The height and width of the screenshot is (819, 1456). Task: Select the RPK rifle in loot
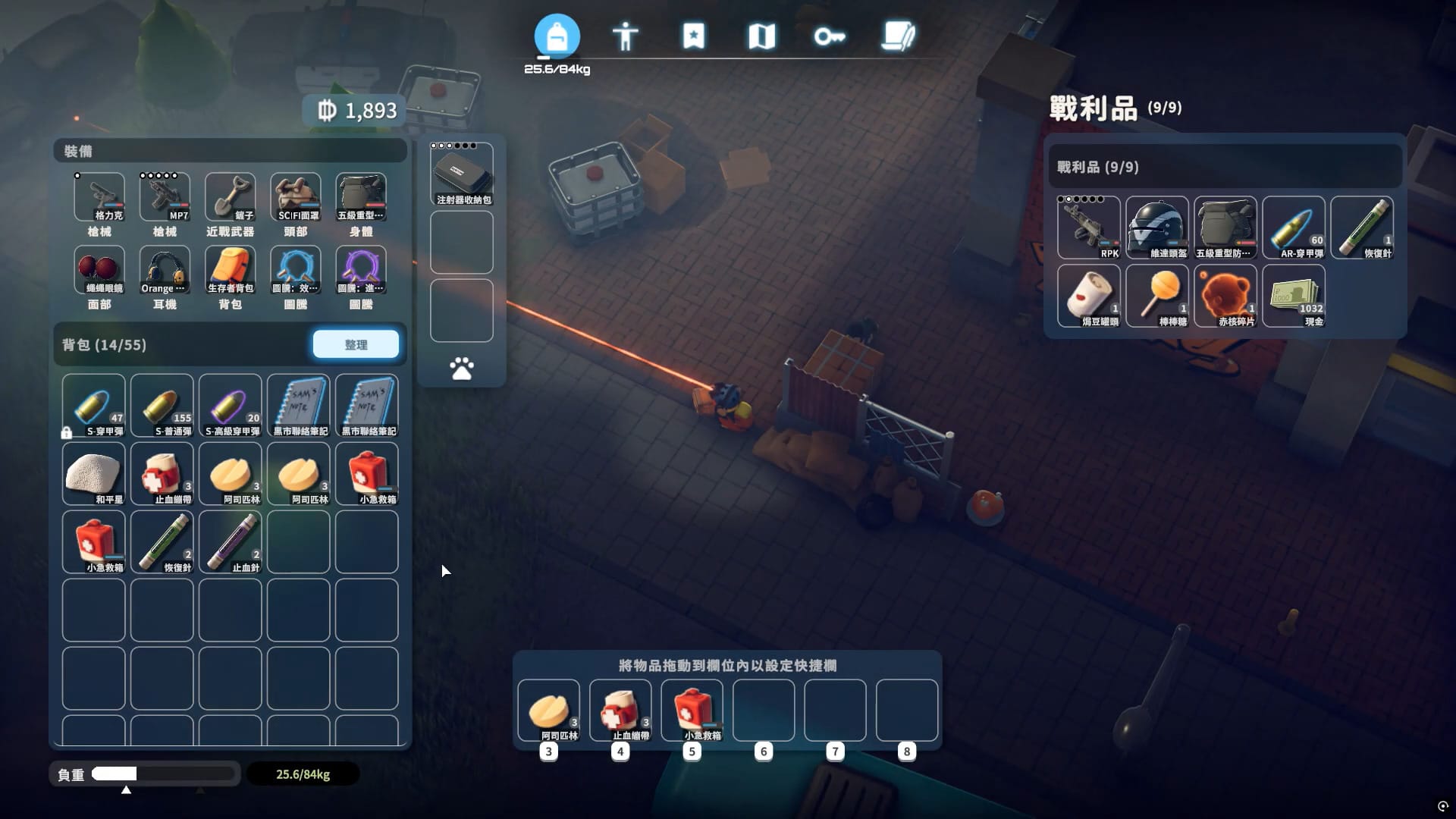click(x=1088, y=227)
